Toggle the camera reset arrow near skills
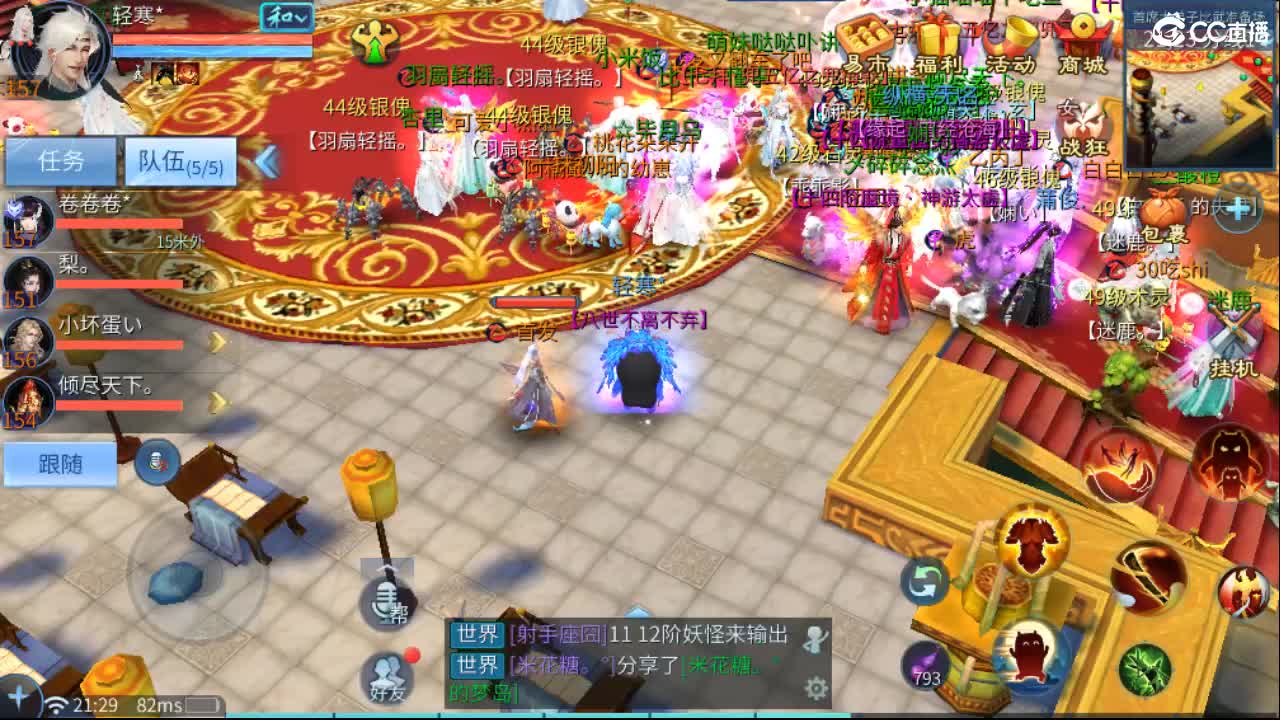Image resolution: width=1280 pixels, height=720 pixels. [925, 580]
